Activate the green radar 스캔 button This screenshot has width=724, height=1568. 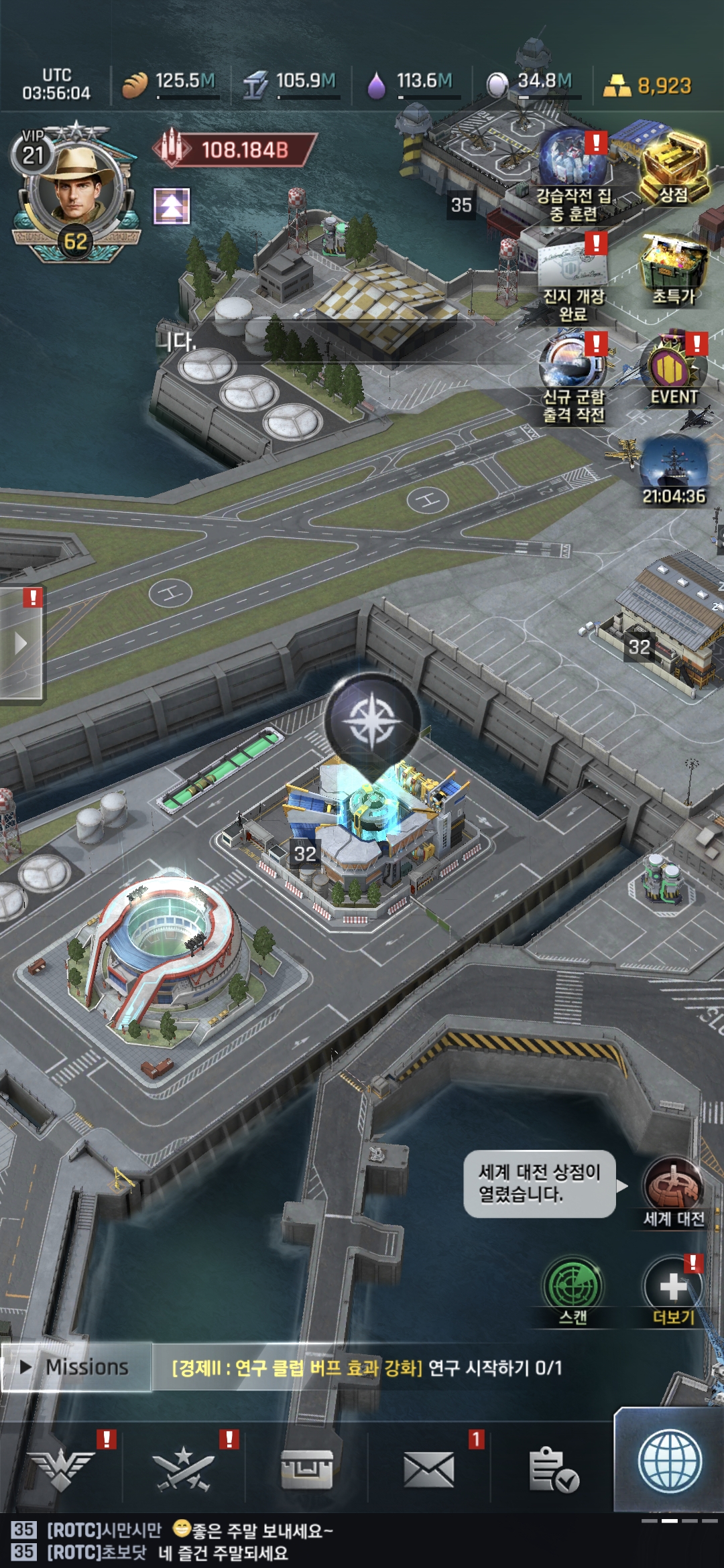(x=572, y=1288)
